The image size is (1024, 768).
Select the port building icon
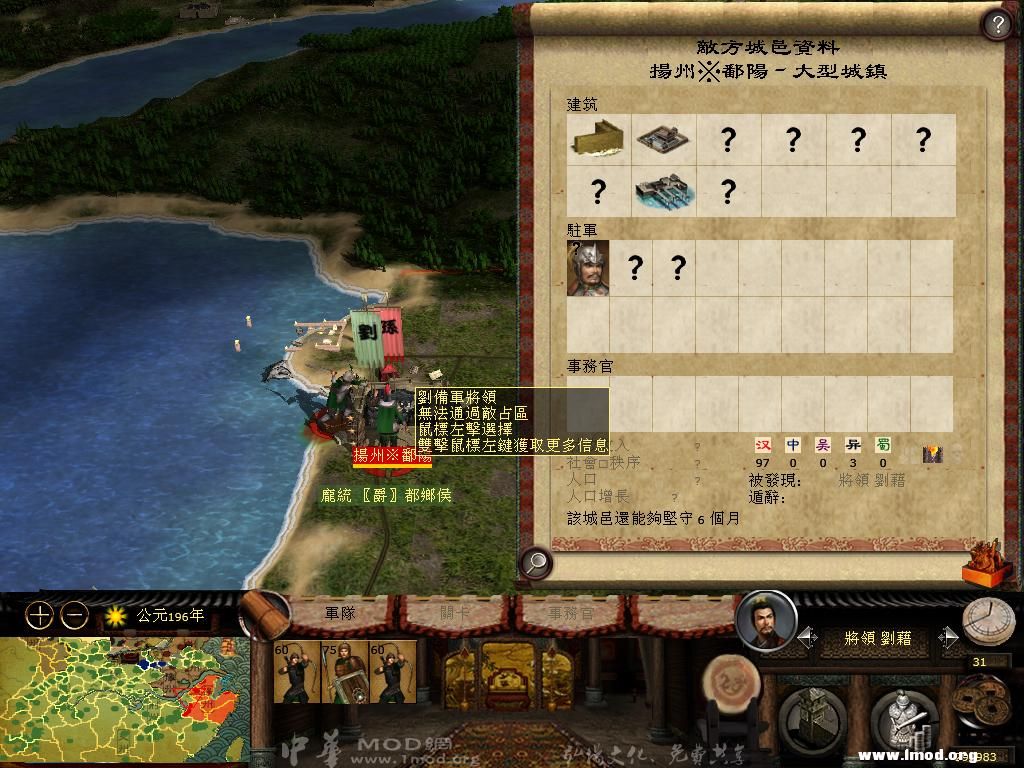tap(663, 191)
